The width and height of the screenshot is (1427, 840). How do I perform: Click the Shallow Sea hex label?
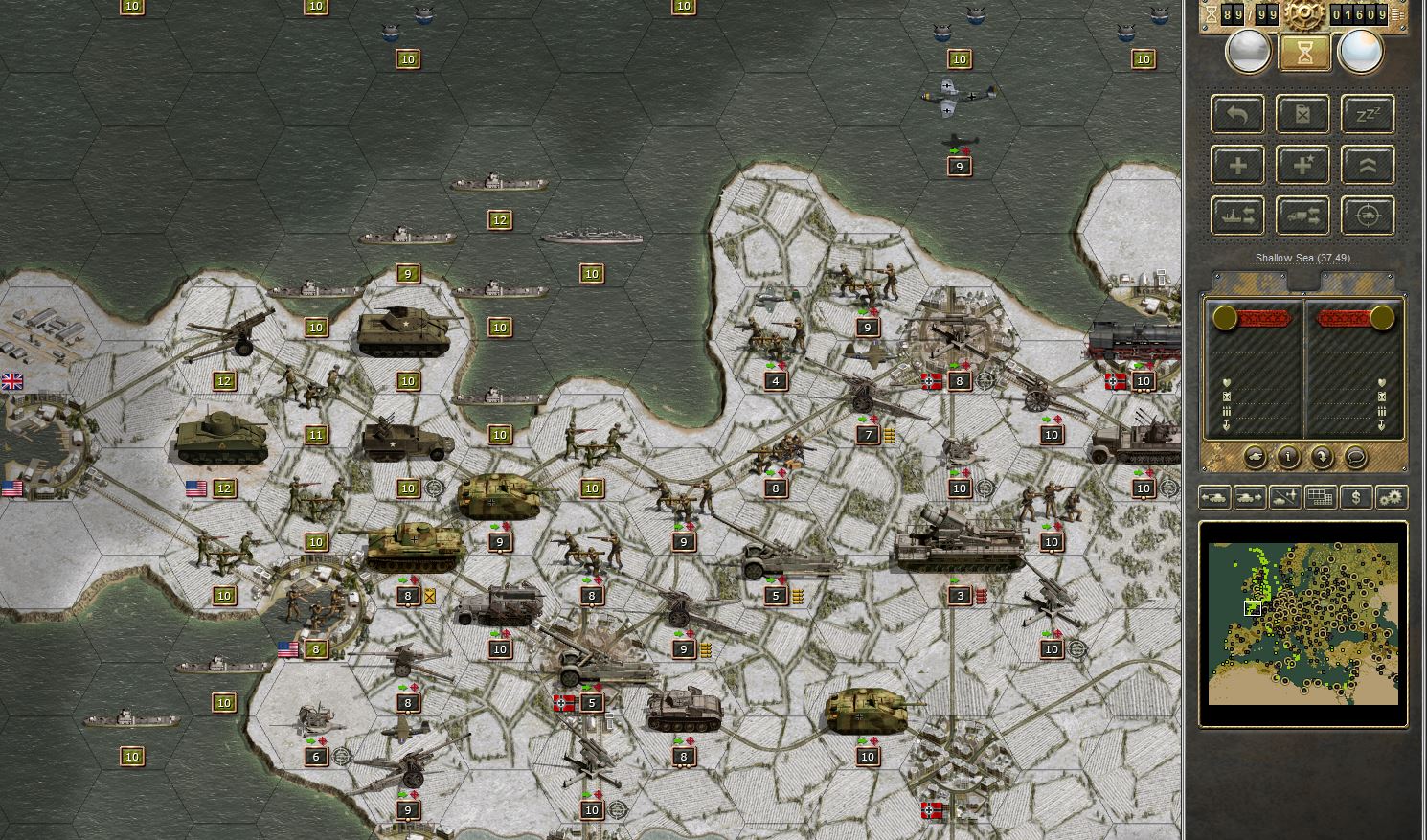click(1302, 259)
